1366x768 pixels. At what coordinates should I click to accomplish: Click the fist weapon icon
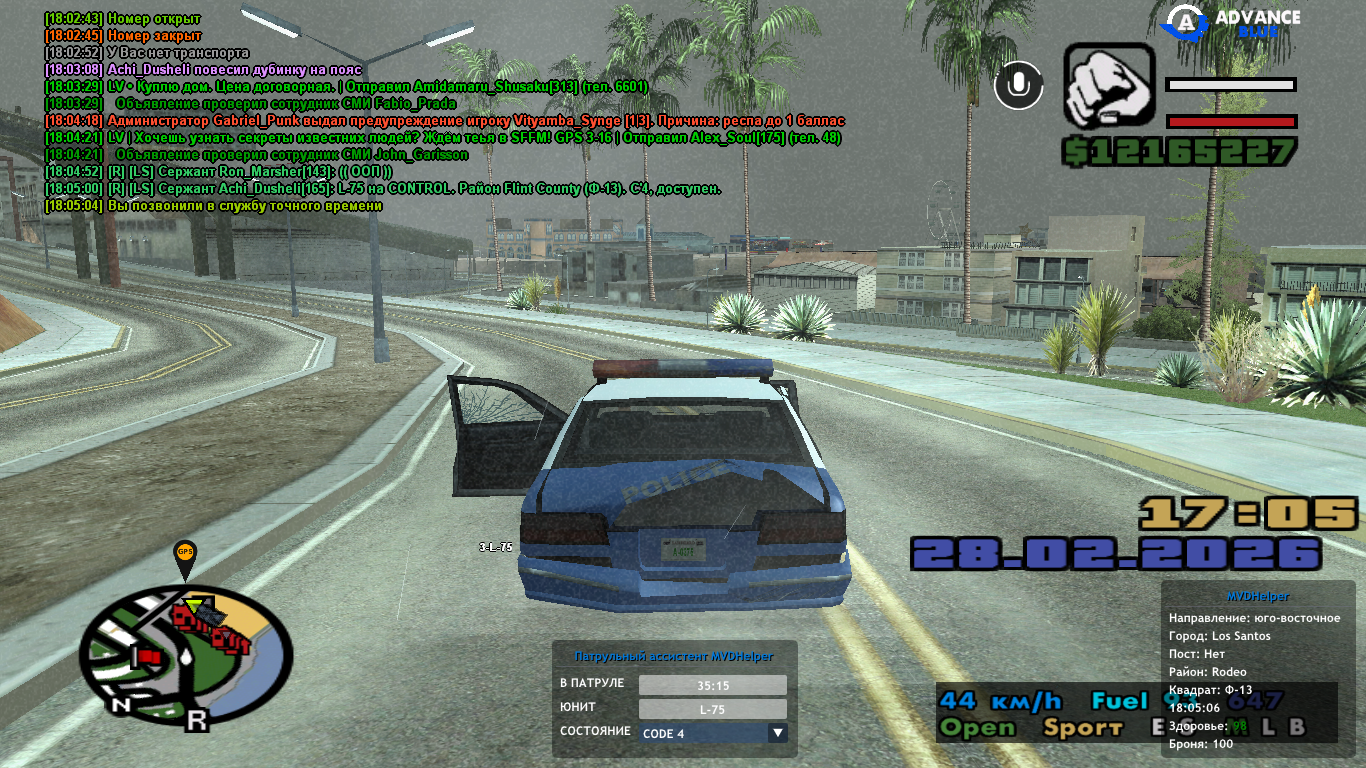1109,86
